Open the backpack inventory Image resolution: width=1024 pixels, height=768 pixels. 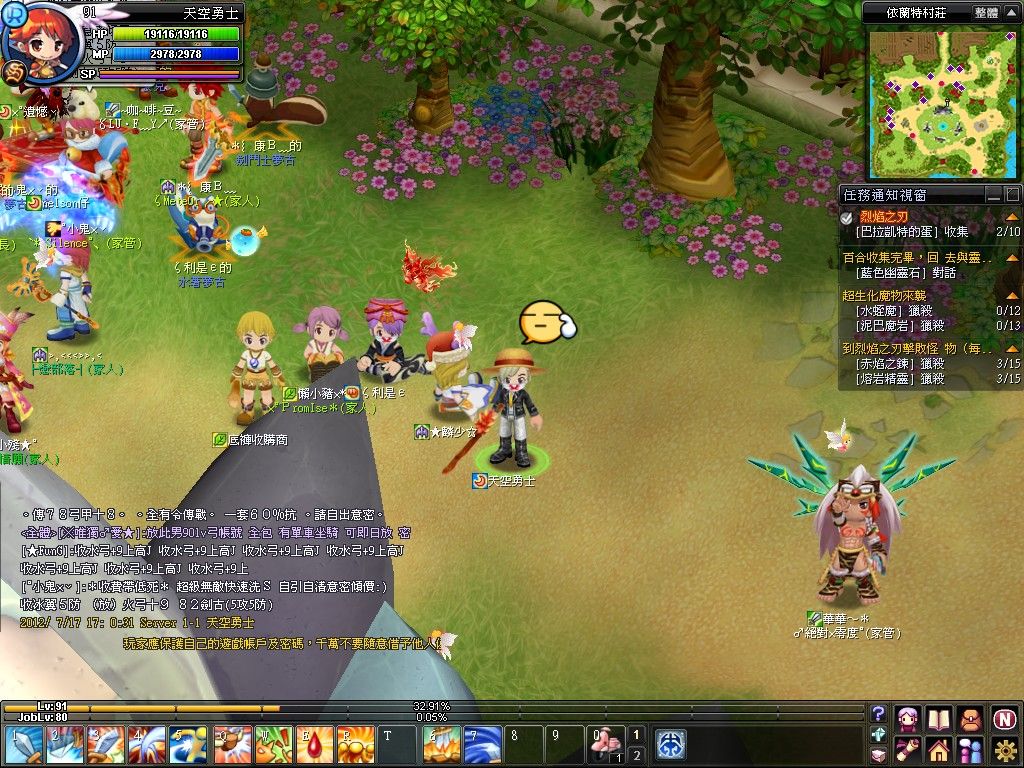[x=970, y=718]
